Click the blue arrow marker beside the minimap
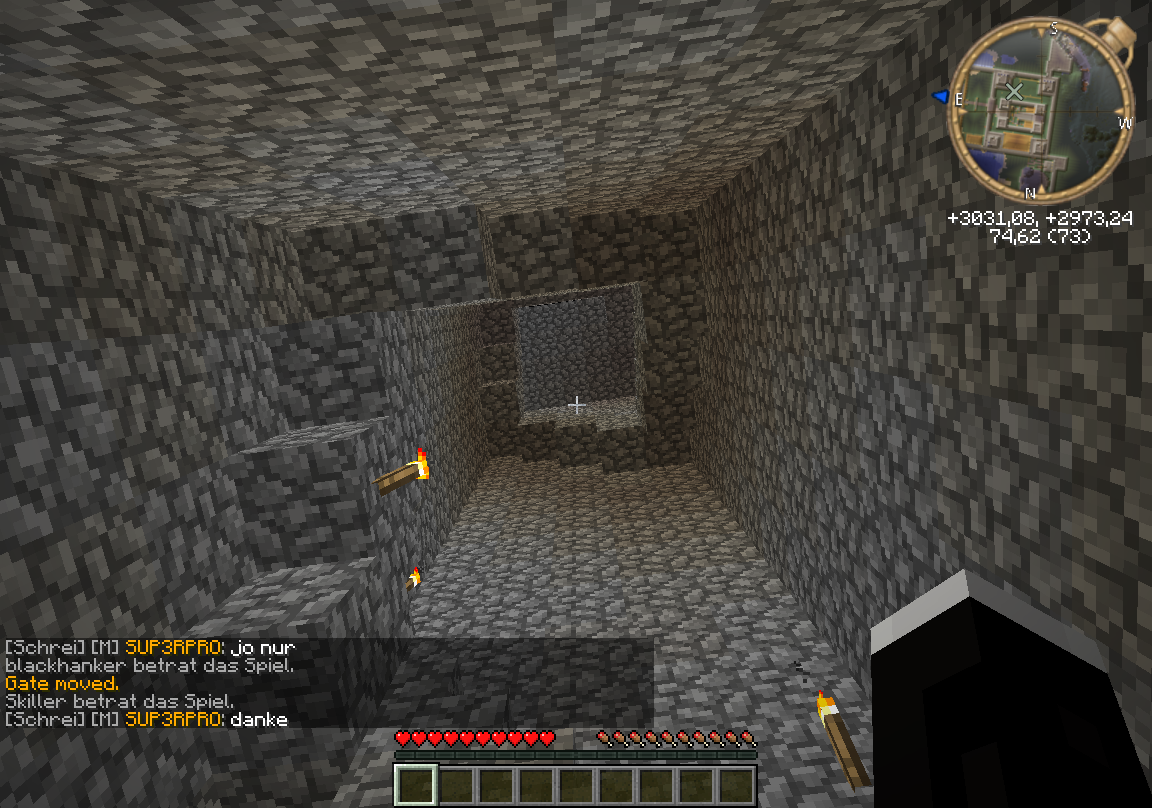 coord(940,96)
